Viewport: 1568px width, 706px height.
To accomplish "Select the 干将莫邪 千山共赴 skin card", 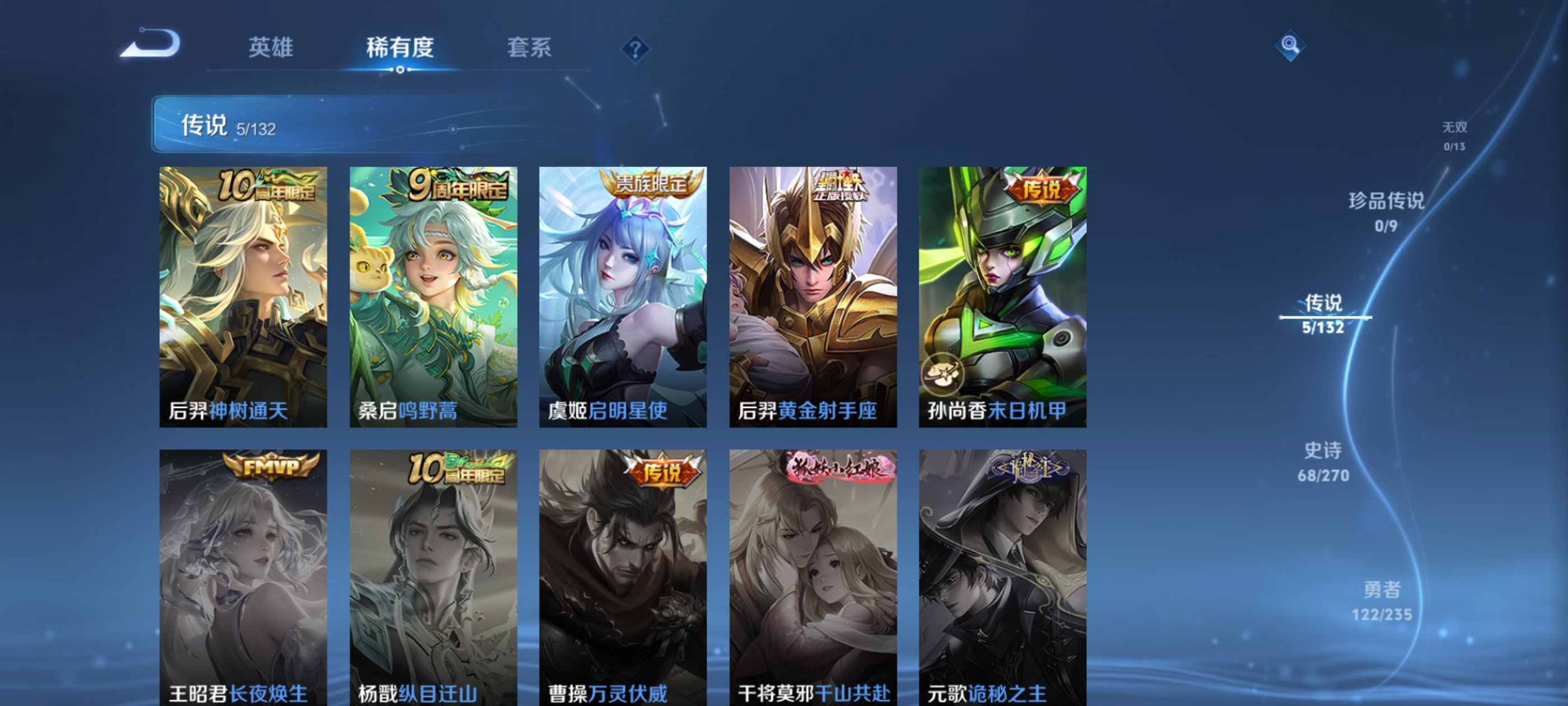I will (x=813, y=578).
